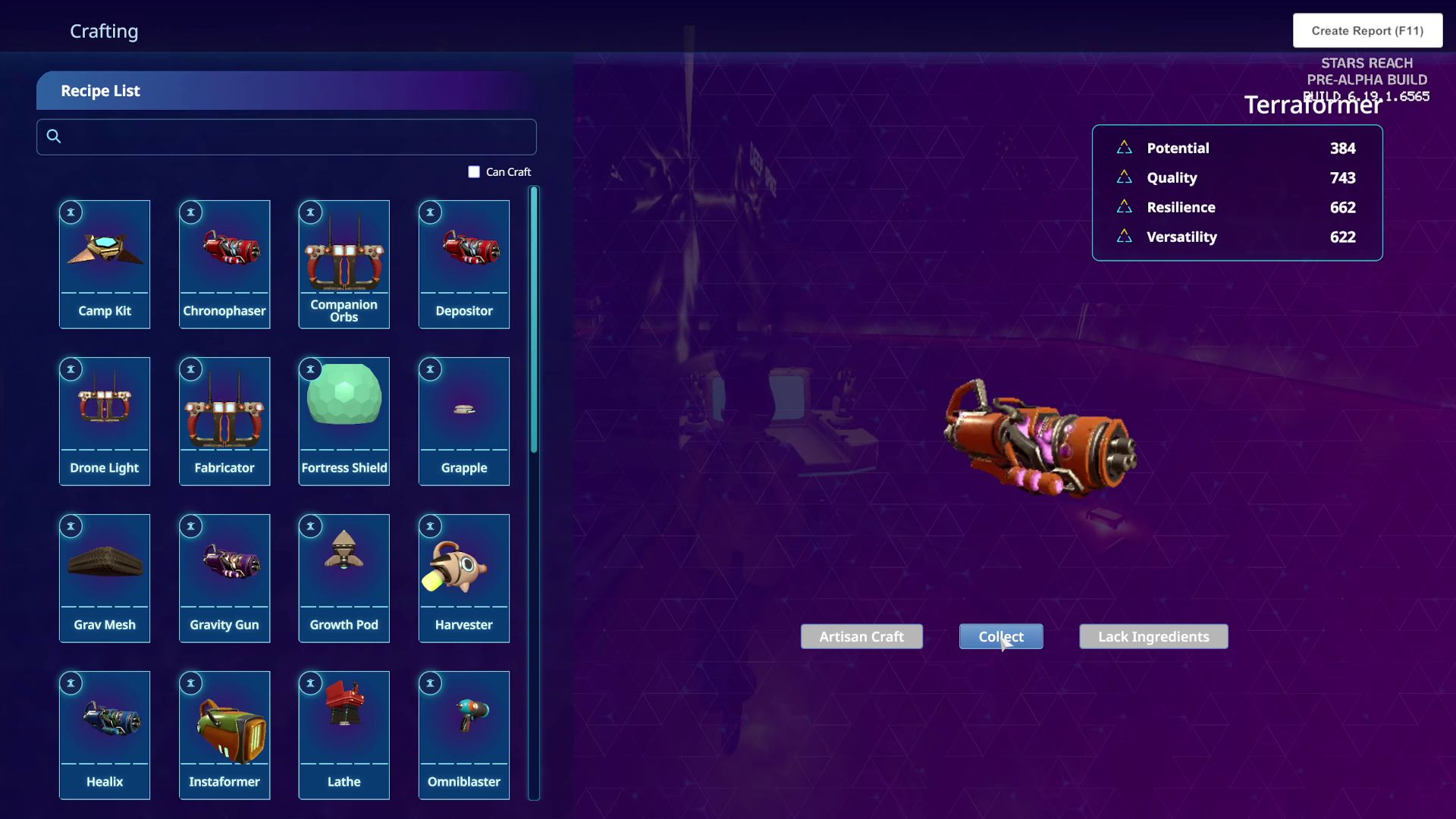The height and width of the screenshot is (819, 1456).
Task: Select the Grav Mesh recipe
Action: [105, 578]
